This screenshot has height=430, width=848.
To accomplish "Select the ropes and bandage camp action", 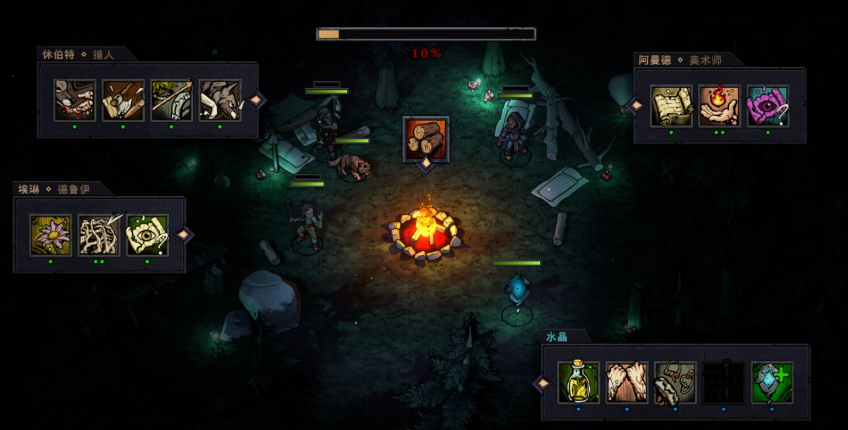I will click(x=675, y=383).
